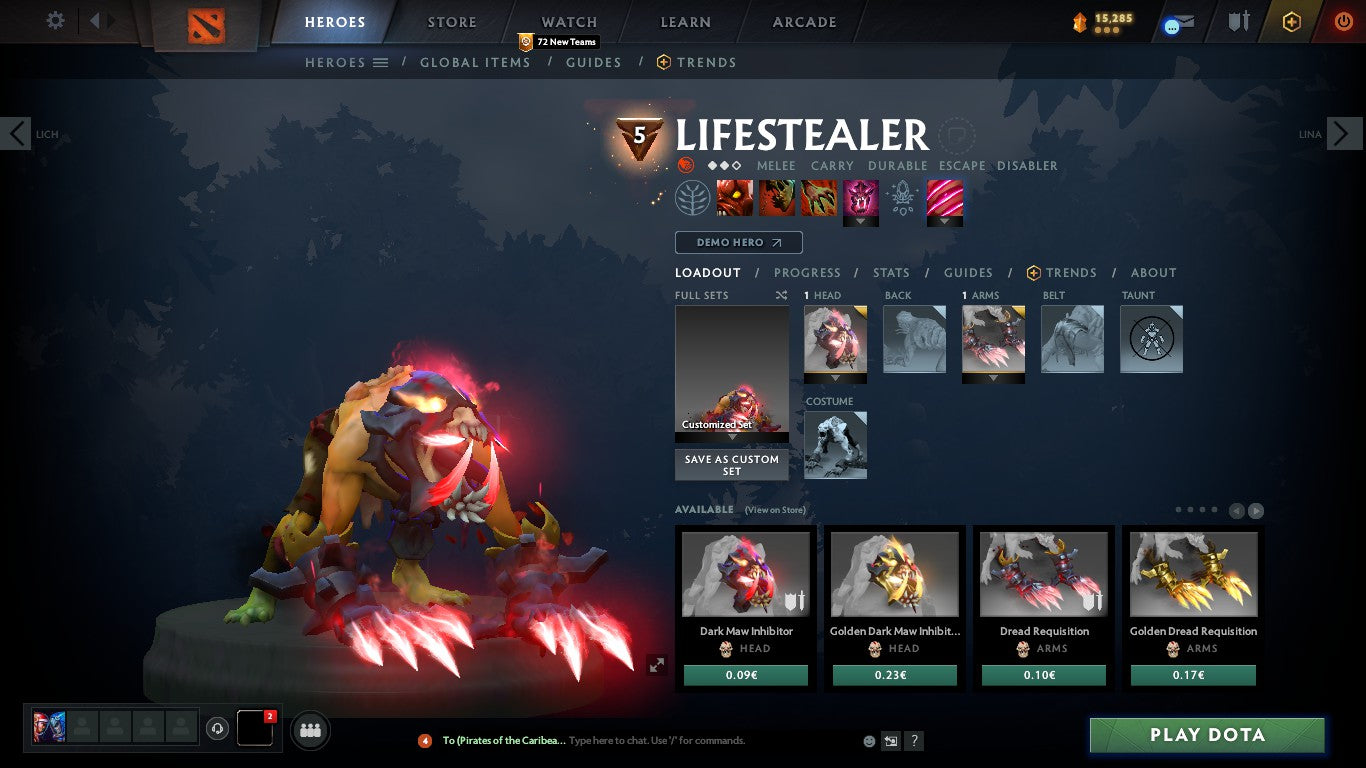Expand the dropdown arrow under the HEAD slot
Image resolution: width=1366 pixels, height=768 pixels.
coord(835,376)
